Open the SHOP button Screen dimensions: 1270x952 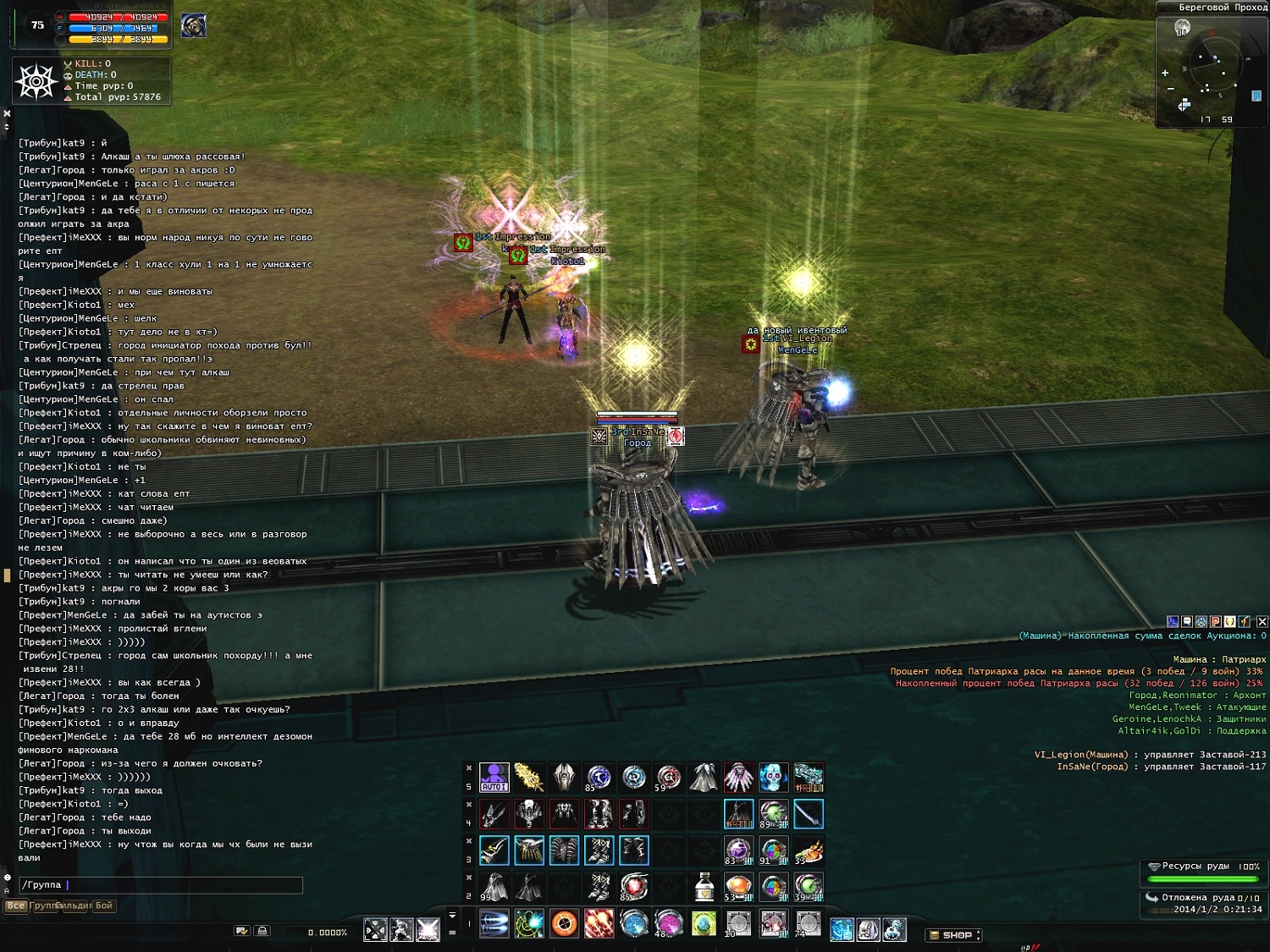point(954,935)
